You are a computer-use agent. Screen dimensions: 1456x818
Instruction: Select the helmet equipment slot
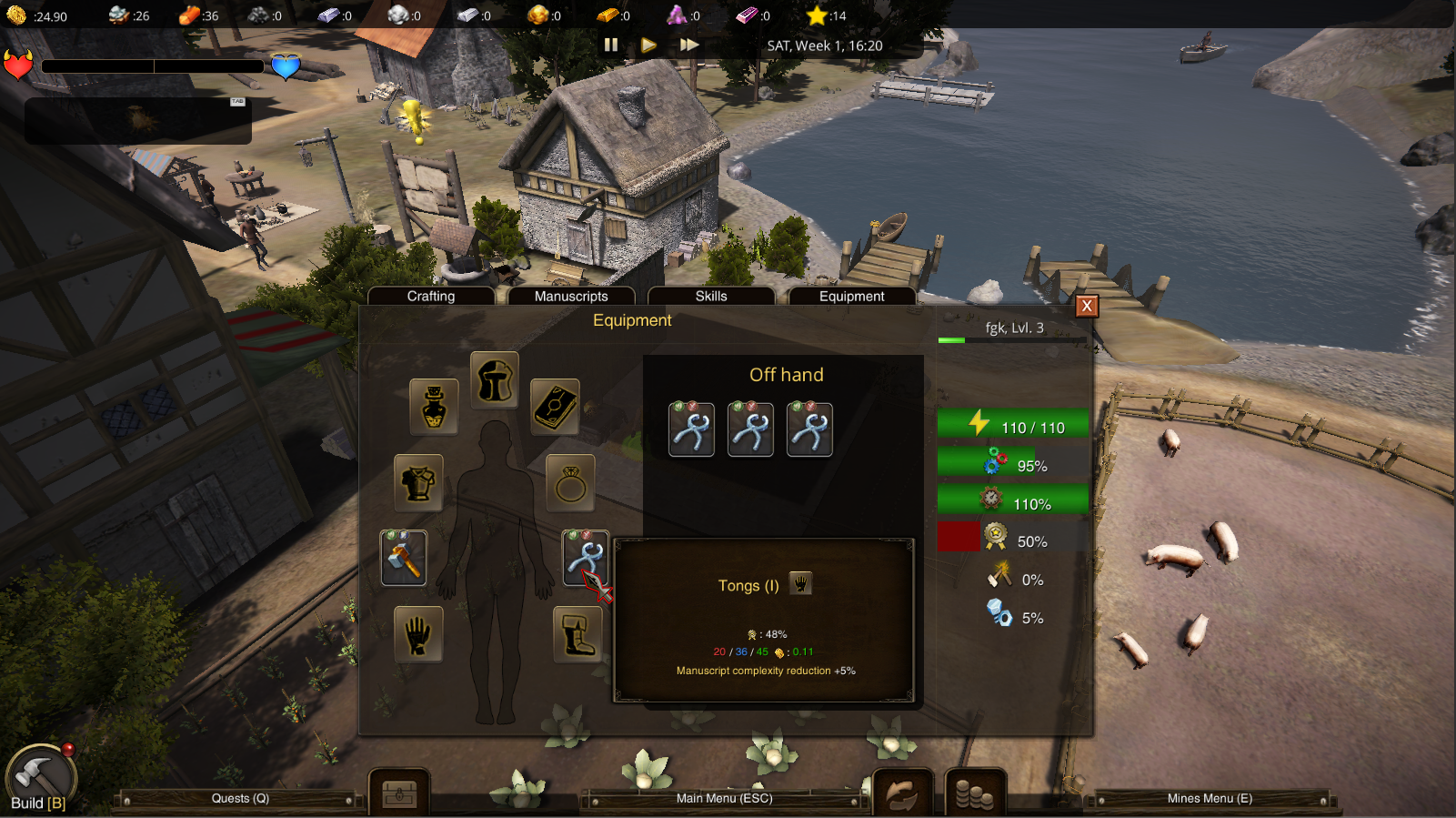495,379
